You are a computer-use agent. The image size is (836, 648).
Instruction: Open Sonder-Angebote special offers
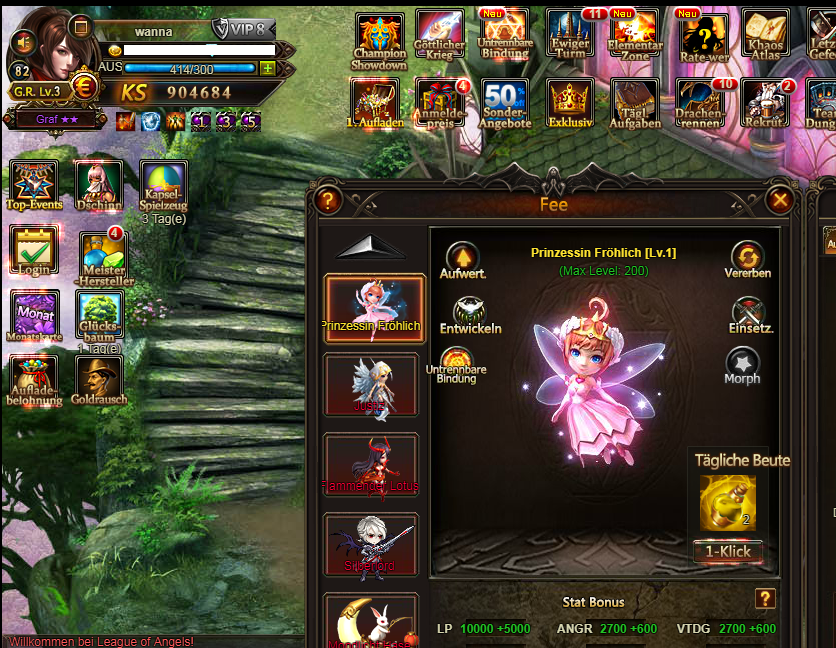coord(505,106)
